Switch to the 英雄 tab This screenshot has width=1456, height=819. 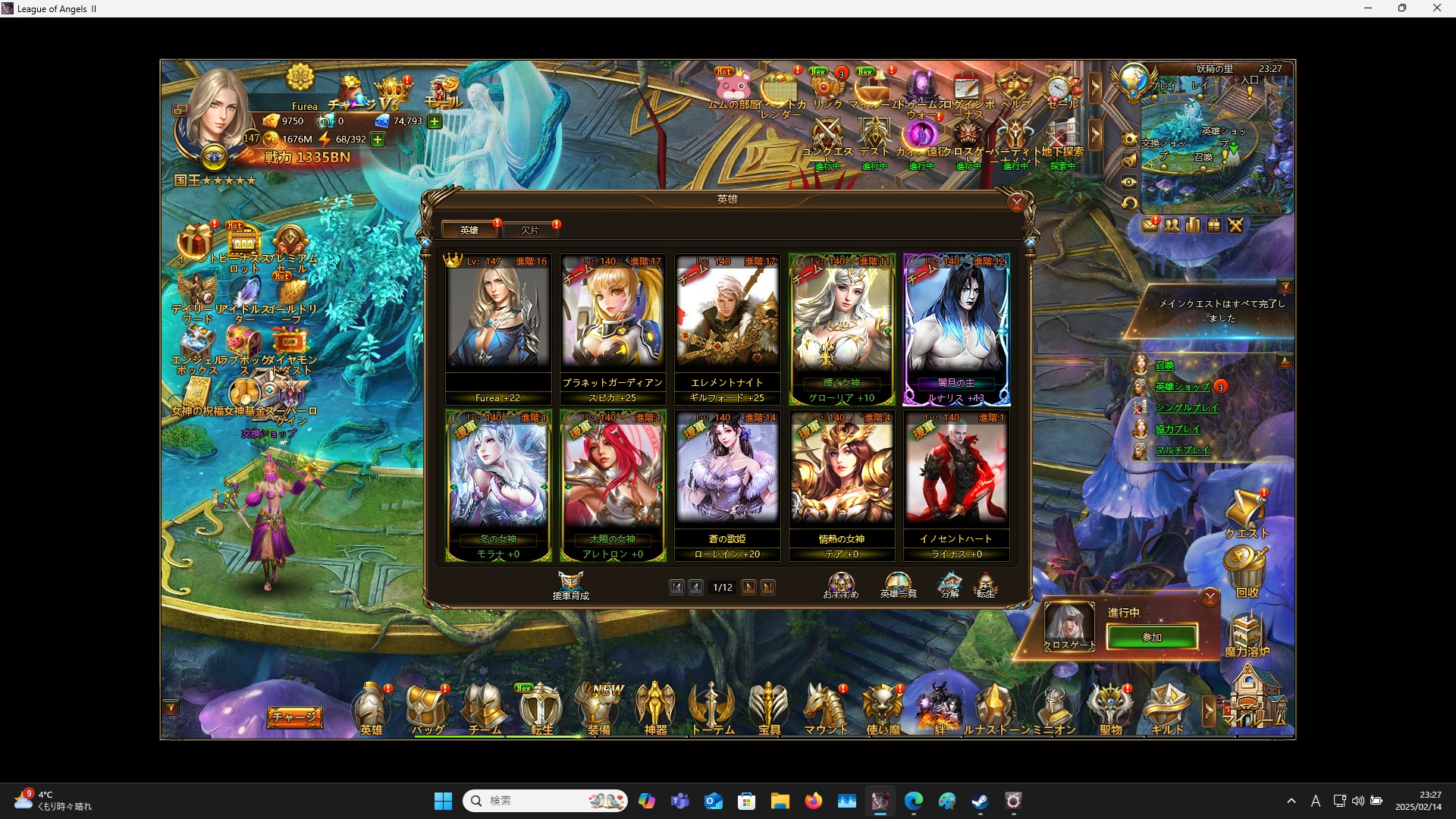pos(469,230)
